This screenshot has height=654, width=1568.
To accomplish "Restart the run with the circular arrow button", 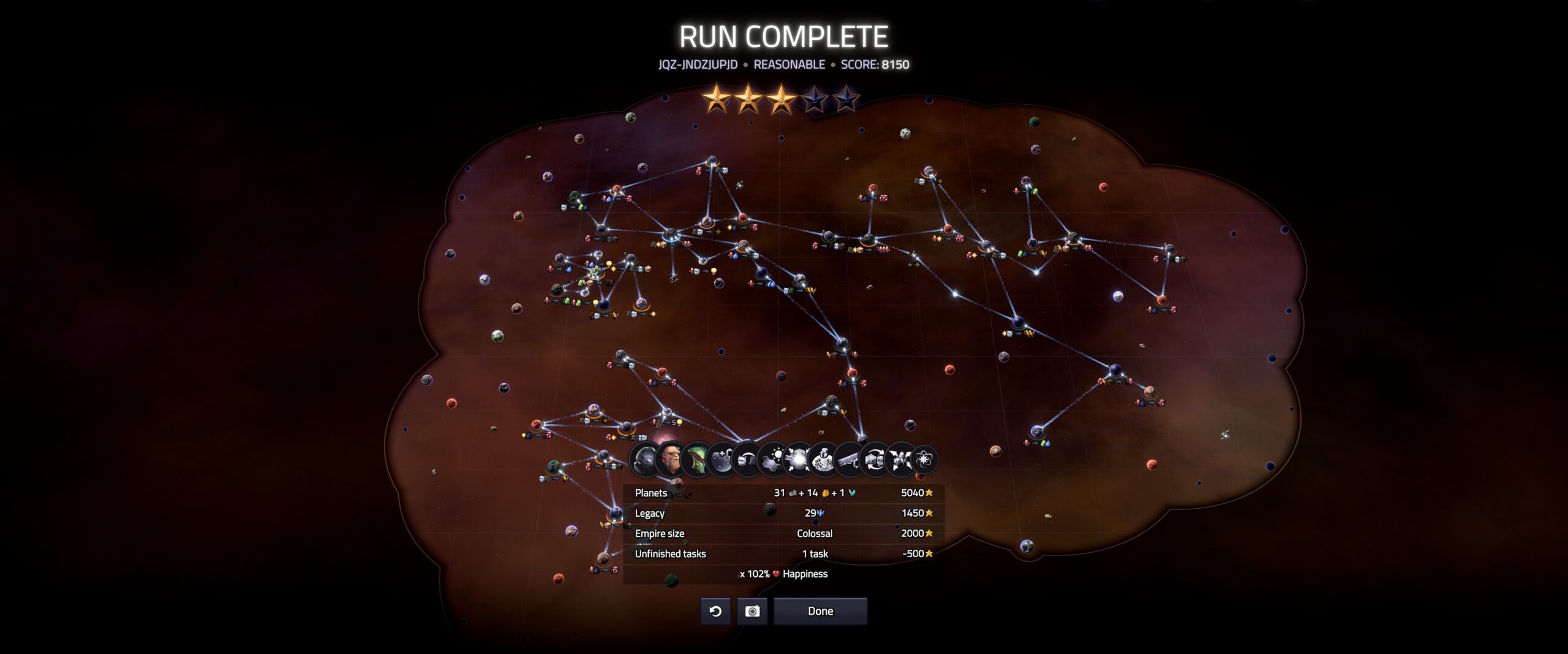I will click(x=715, y=611).
